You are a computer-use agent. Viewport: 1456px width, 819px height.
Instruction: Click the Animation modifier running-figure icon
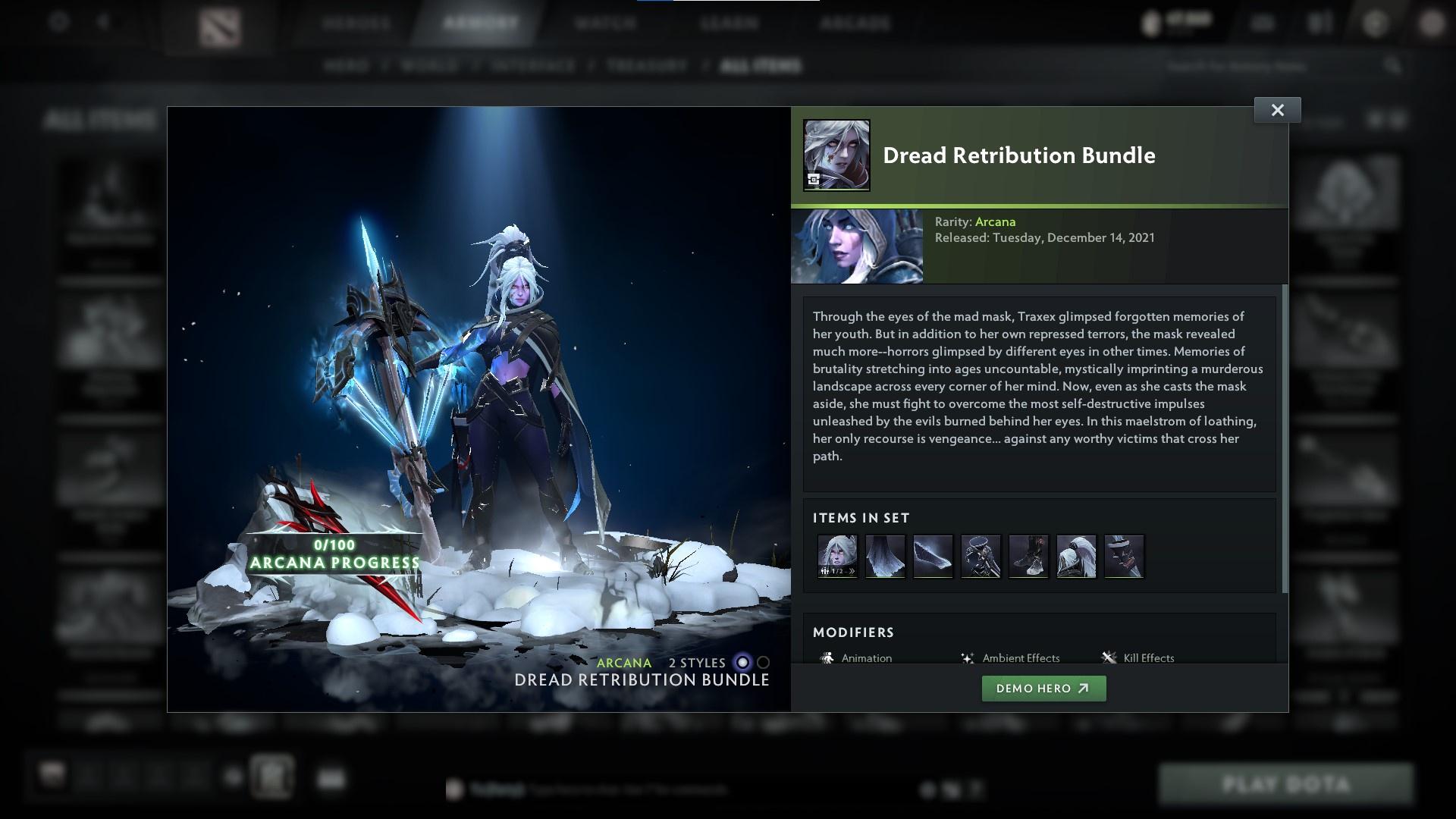pos(826,657)
